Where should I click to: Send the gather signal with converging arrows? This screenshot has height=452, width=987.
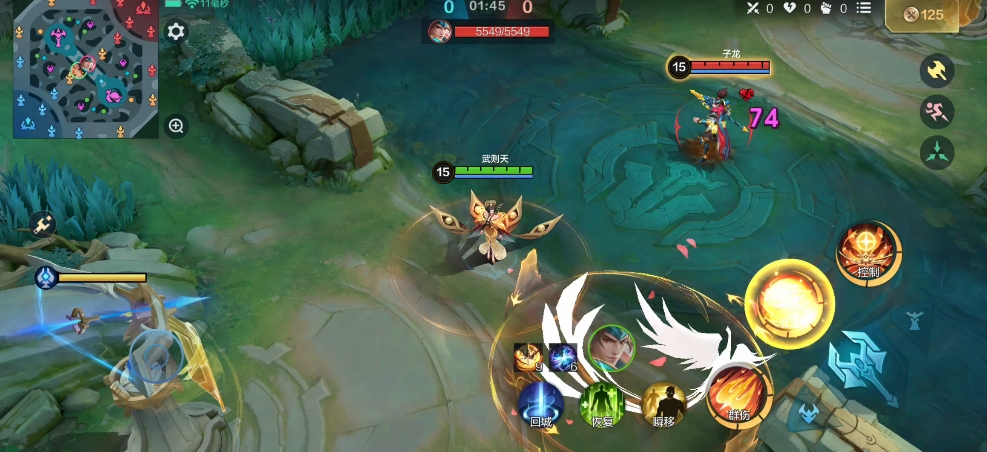[937, 153]
